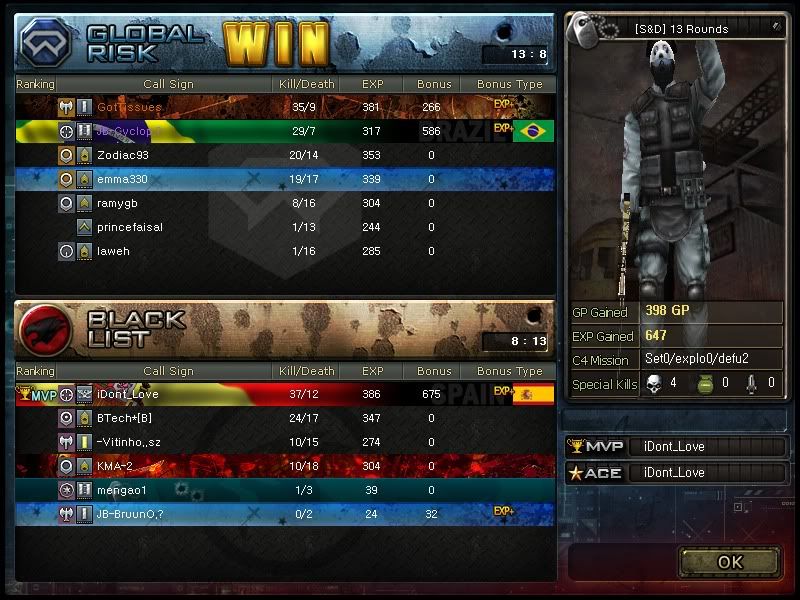The height and width of the screenshot is (600, 800).
Task: Pick the princefaisal player row
Action: [285, 227]
